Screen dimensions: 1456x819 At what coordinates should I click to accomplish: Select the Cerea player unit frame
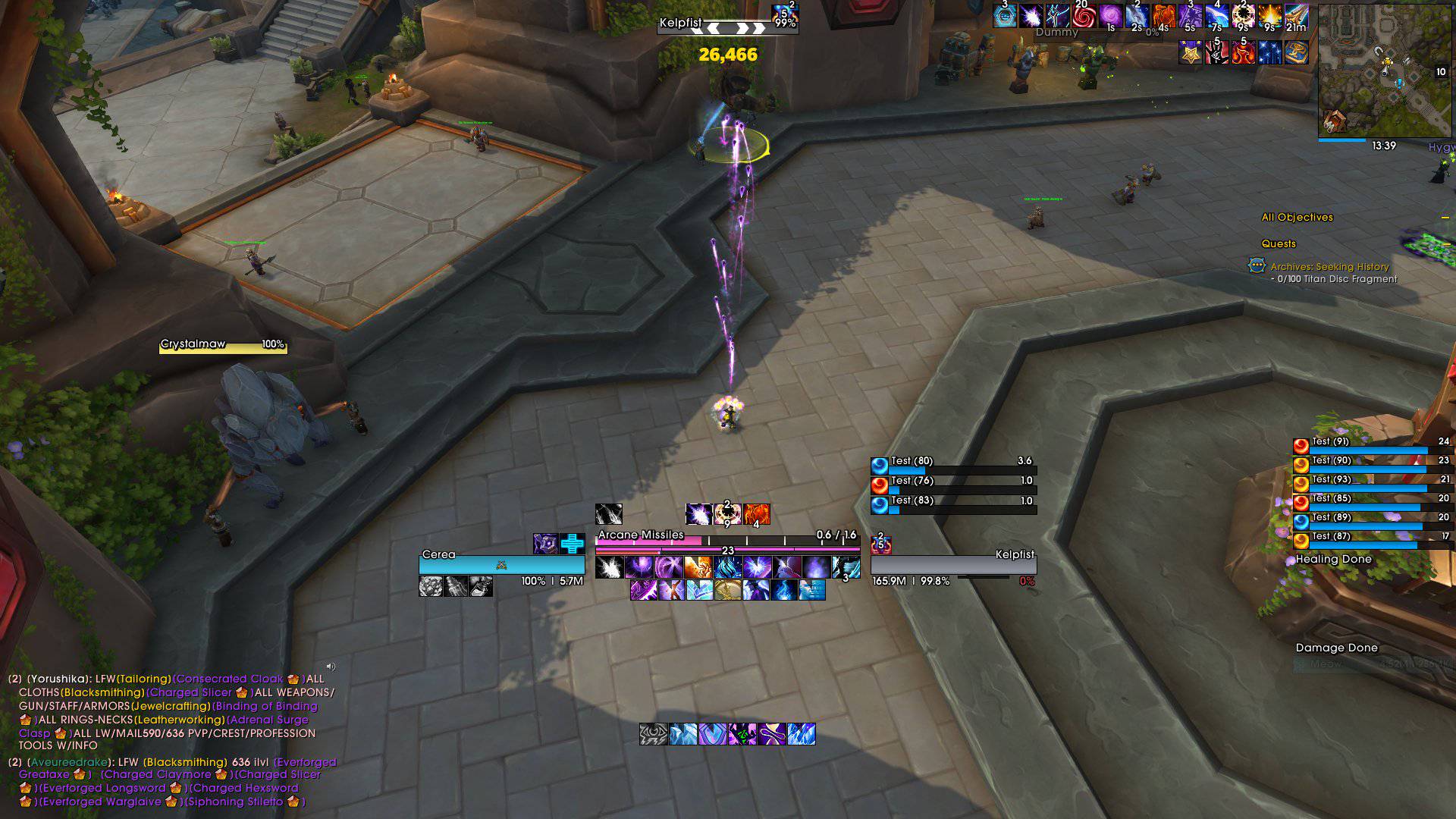tap(501, 564)
